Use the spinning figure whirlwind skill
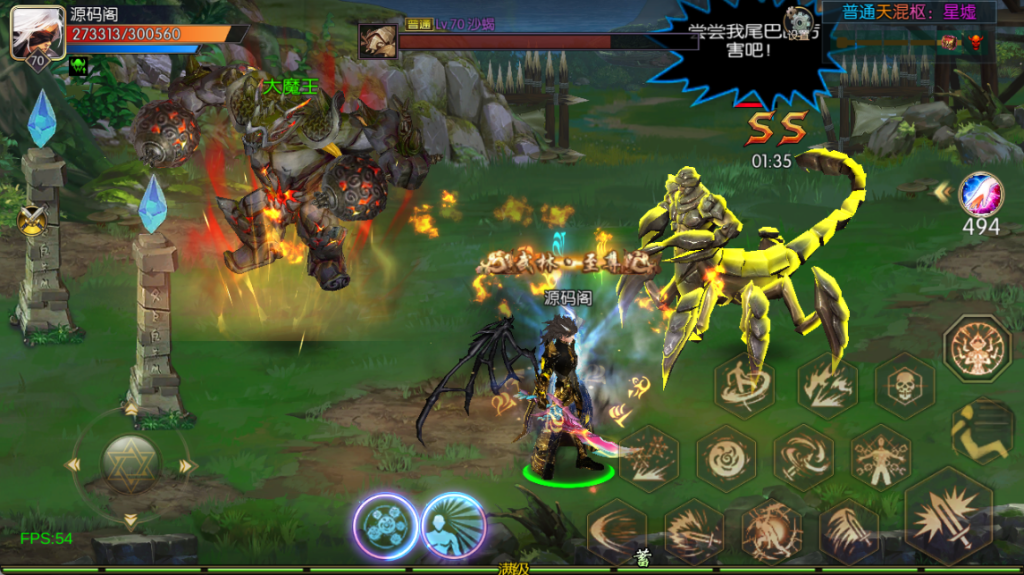Screen dimensions: 1024x575 tap(744, 385)
